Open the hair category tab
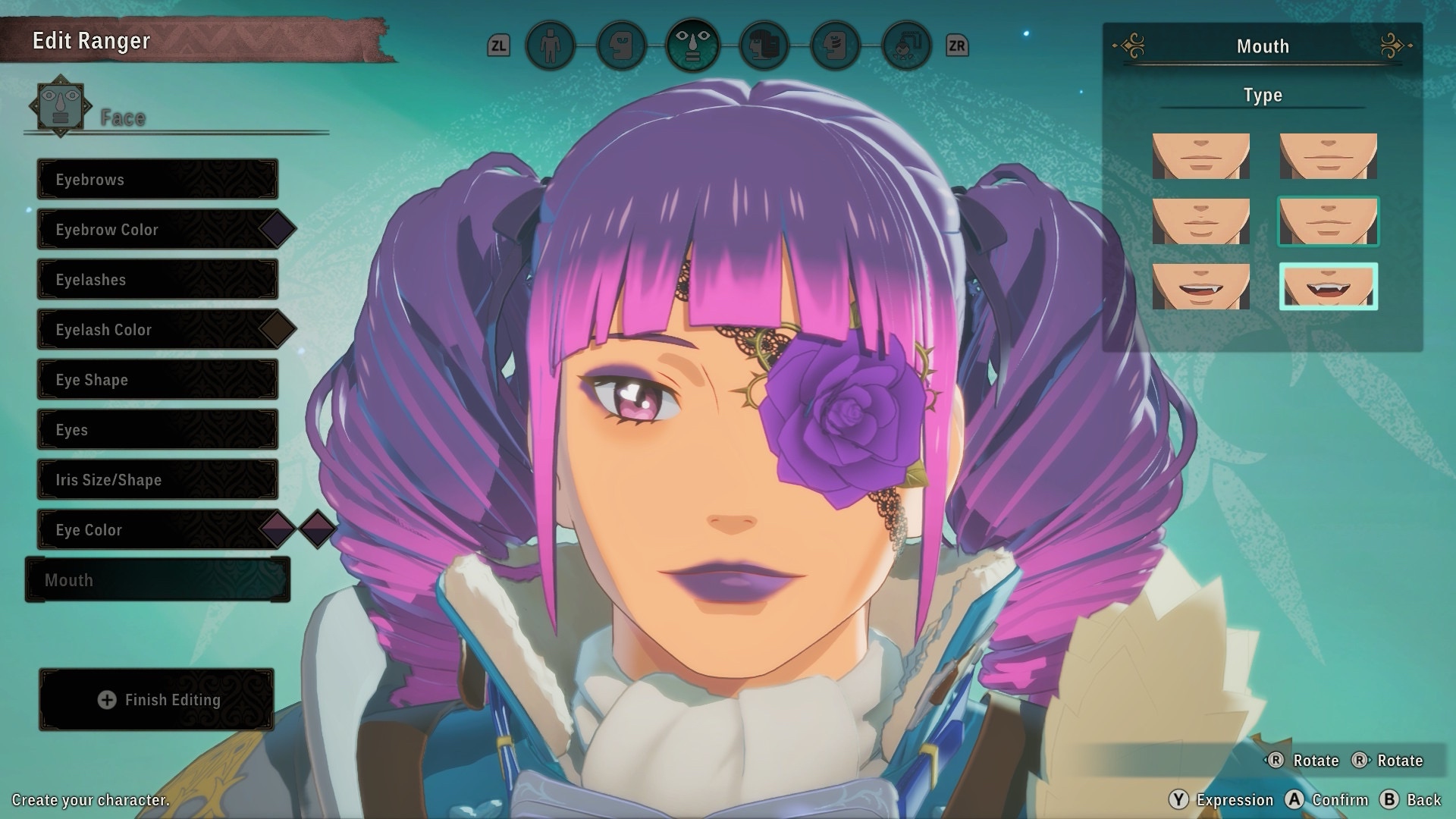1456x819 pixels. pos(764,46)
